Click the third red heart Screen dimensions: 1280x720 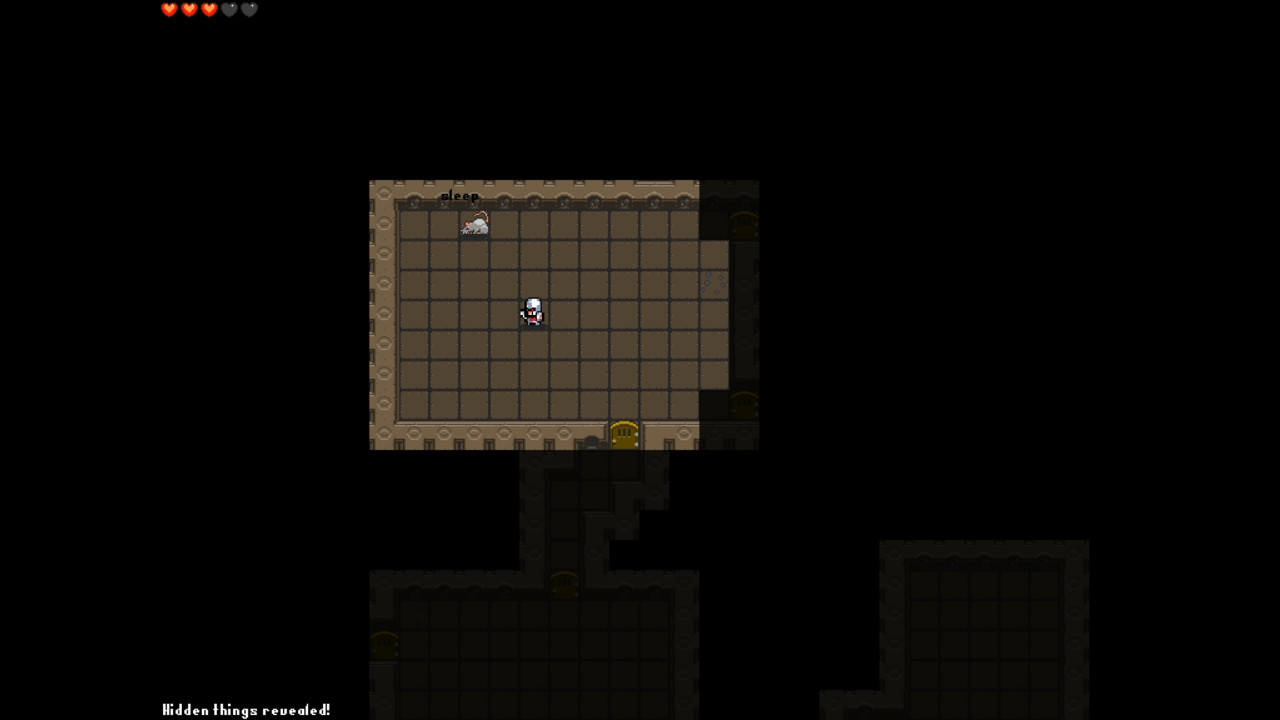[x=209, y=9]
